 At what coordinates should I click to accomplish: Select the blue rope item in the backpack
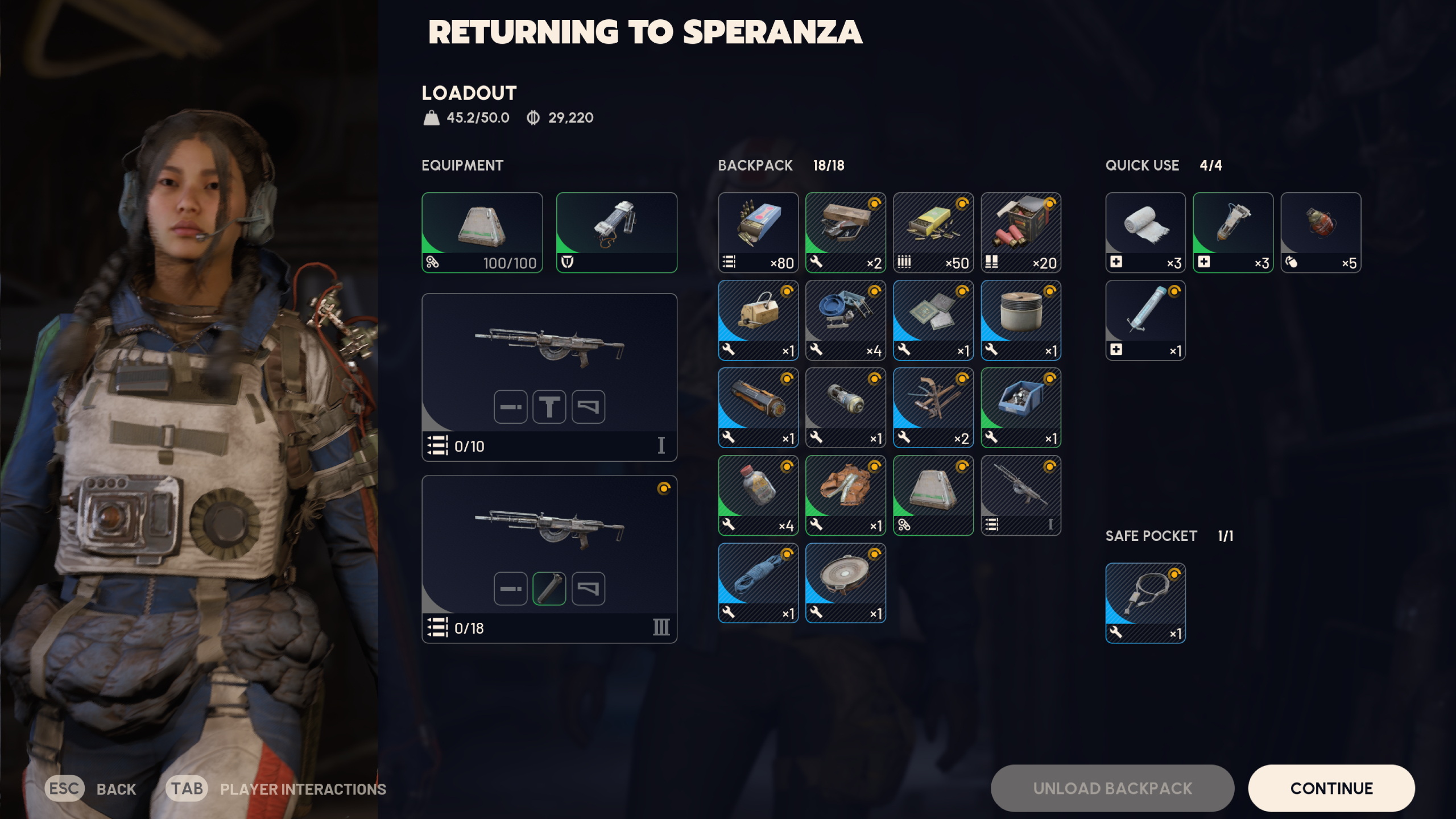[x=758, y=581]
